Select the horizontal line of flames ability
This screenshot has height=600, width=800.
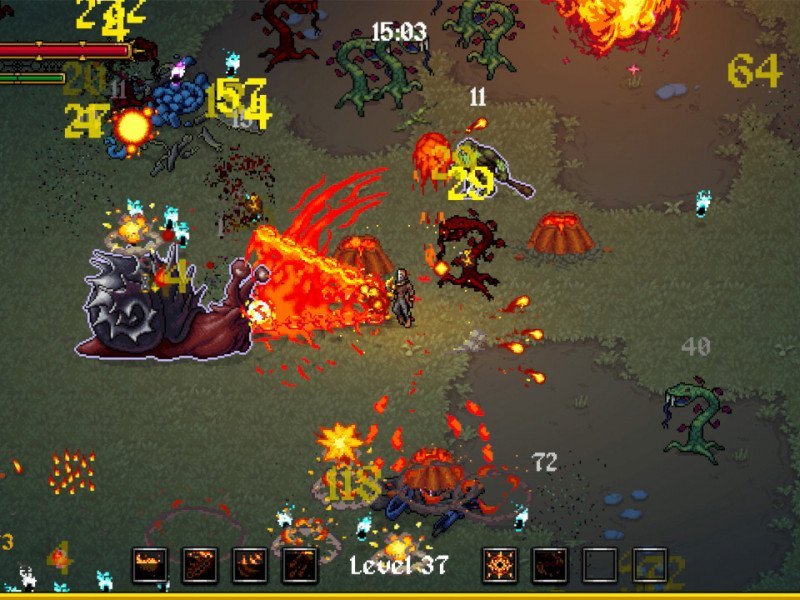click(x=150, y=565)
